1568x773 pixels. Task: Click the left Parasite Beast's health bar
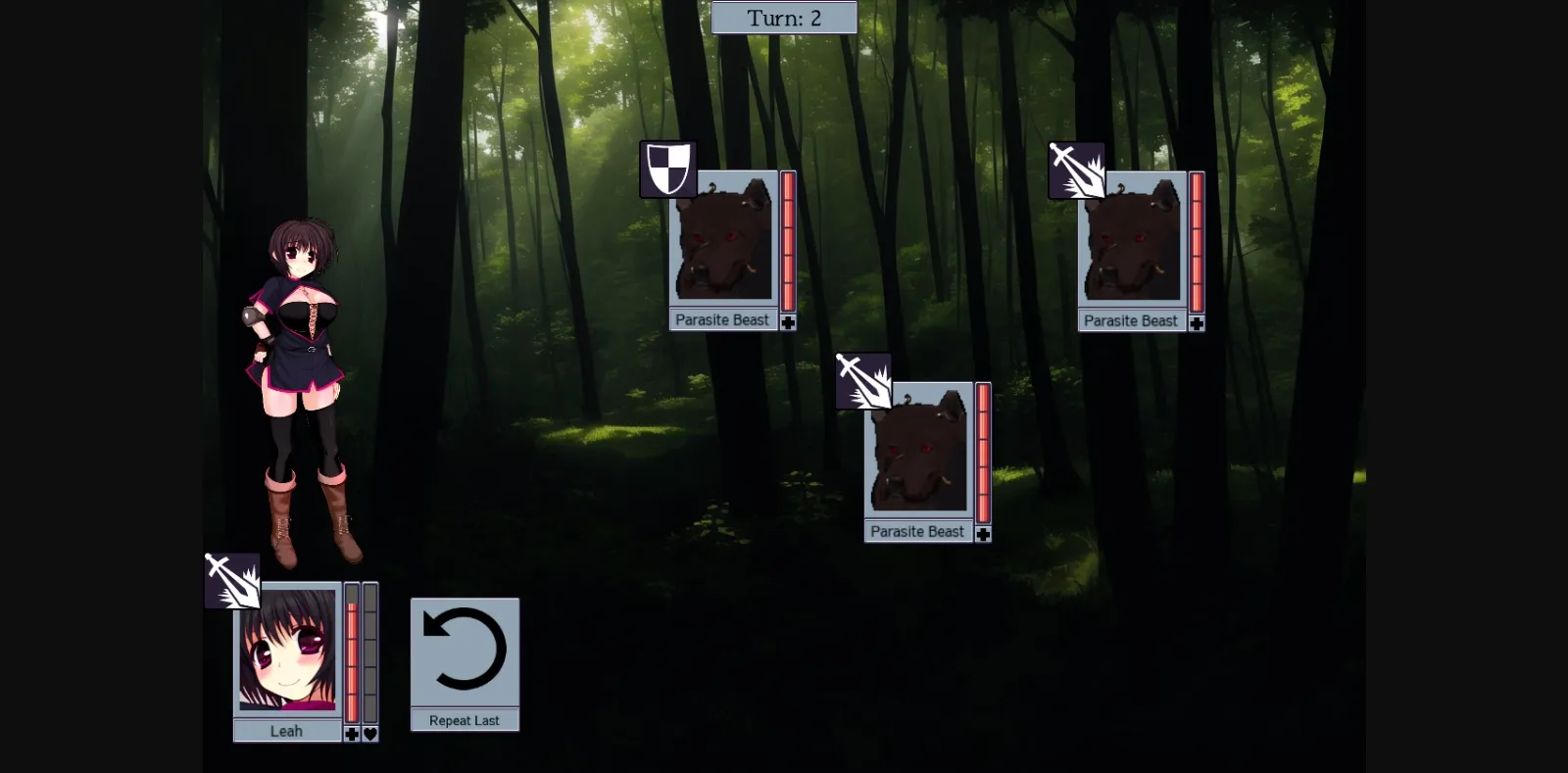[788, 240]
